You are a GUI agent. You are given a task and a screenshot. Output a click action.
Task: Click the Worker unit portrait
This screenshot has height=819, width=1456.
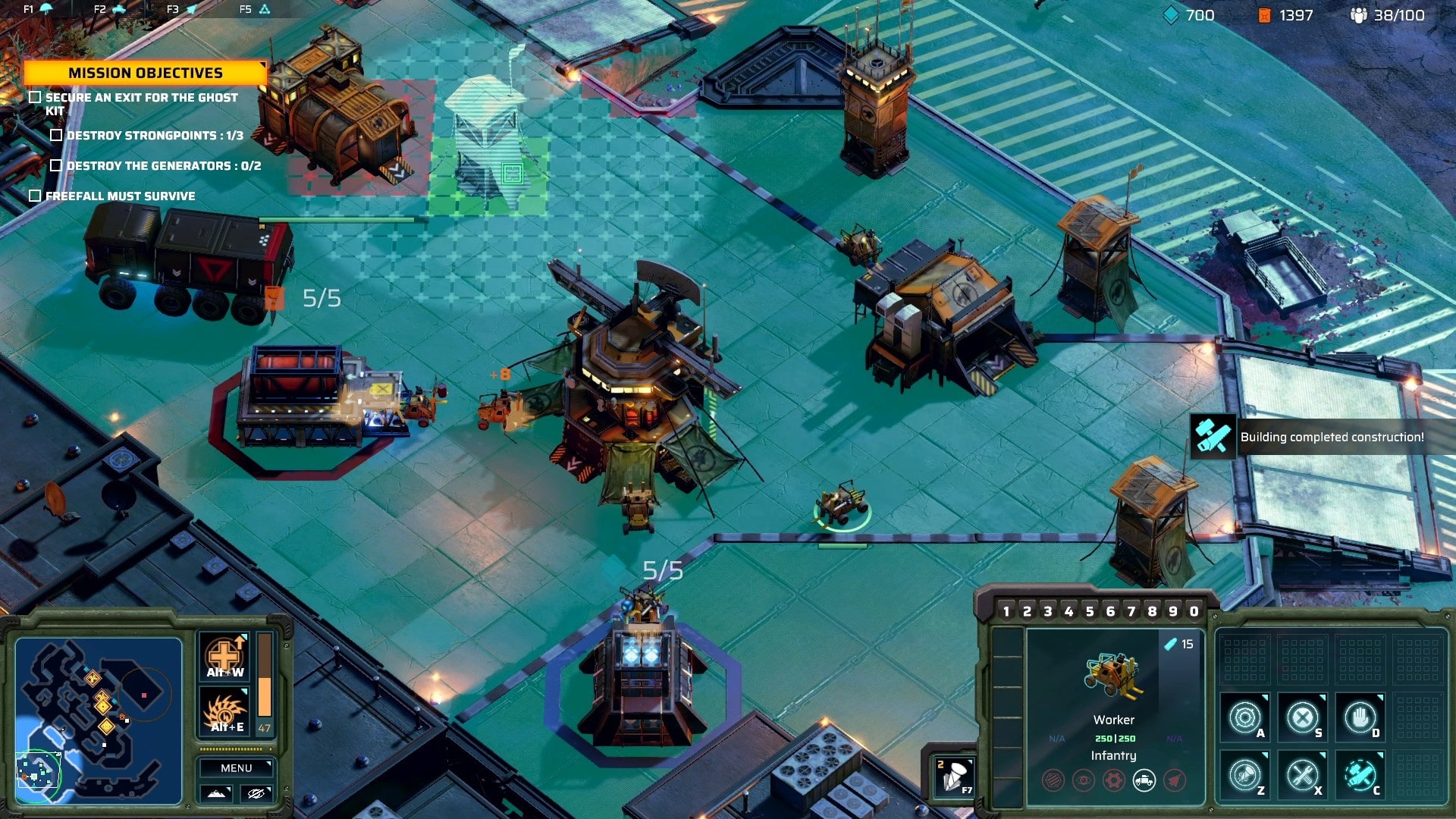1112,675
